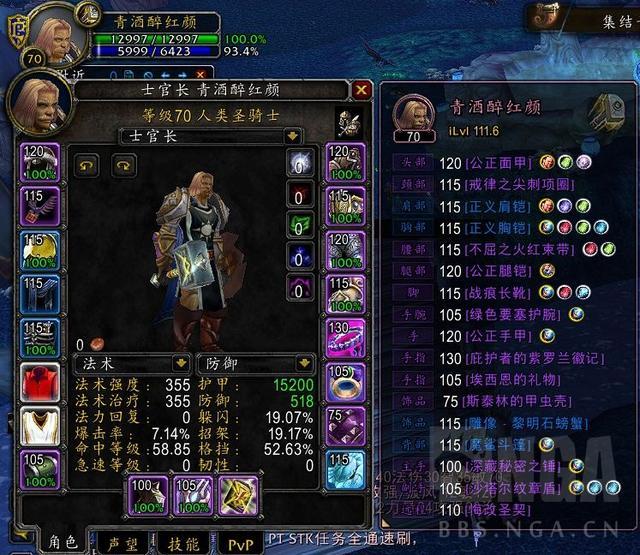Select the golden libram relic slot
Viewport: 640px width, 555px height.
240,496
